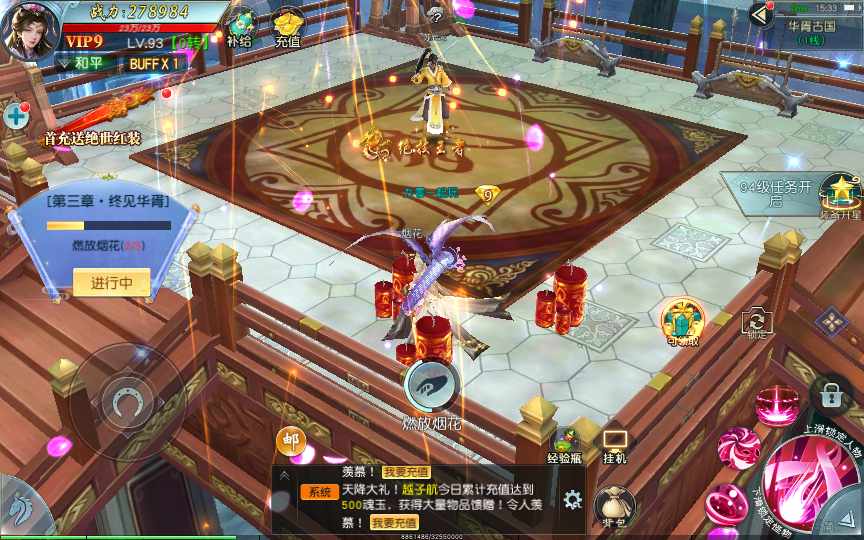This screenshot has width=864, height=540.
Task: Toggle 挂机 auto-battle mode
Action: point(614,442)
